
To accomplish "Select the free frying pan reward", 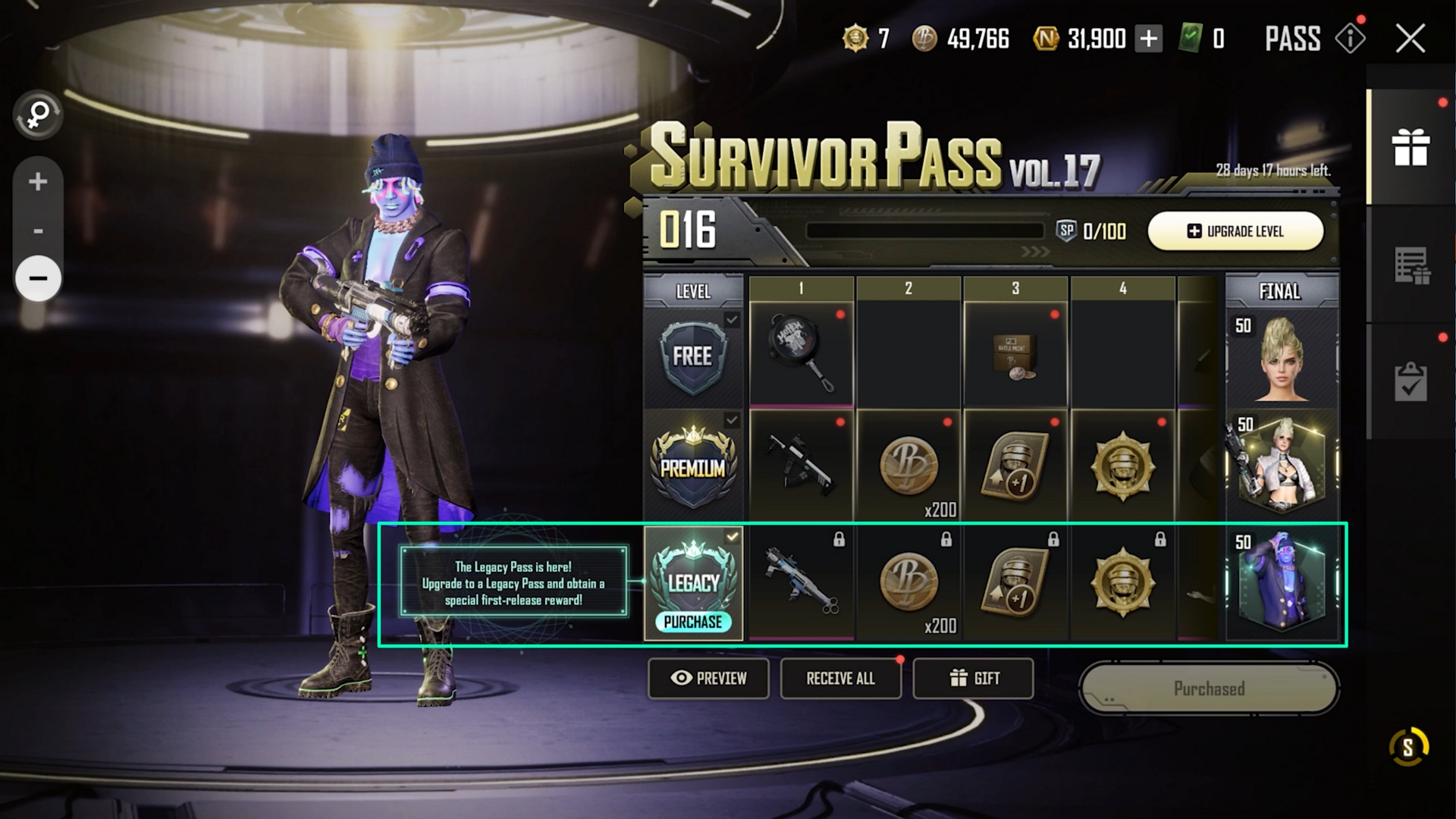I will (x=802, y=355).
